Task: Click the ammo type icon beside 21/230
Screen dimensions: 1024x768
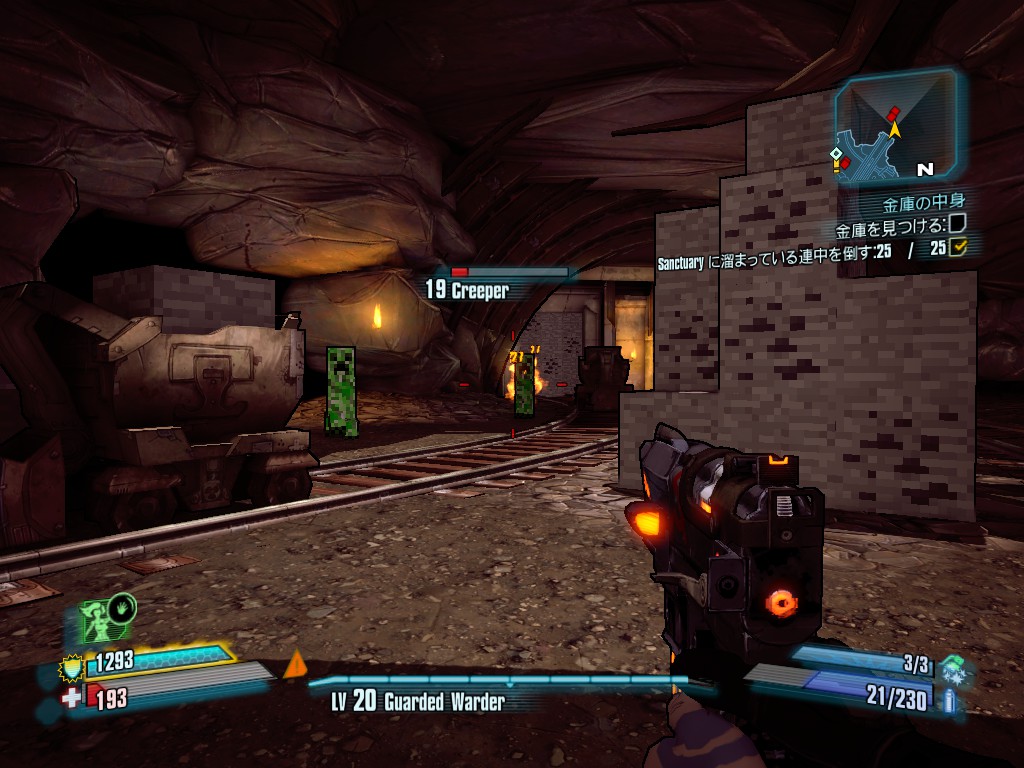Action: (x=948, y=700)
